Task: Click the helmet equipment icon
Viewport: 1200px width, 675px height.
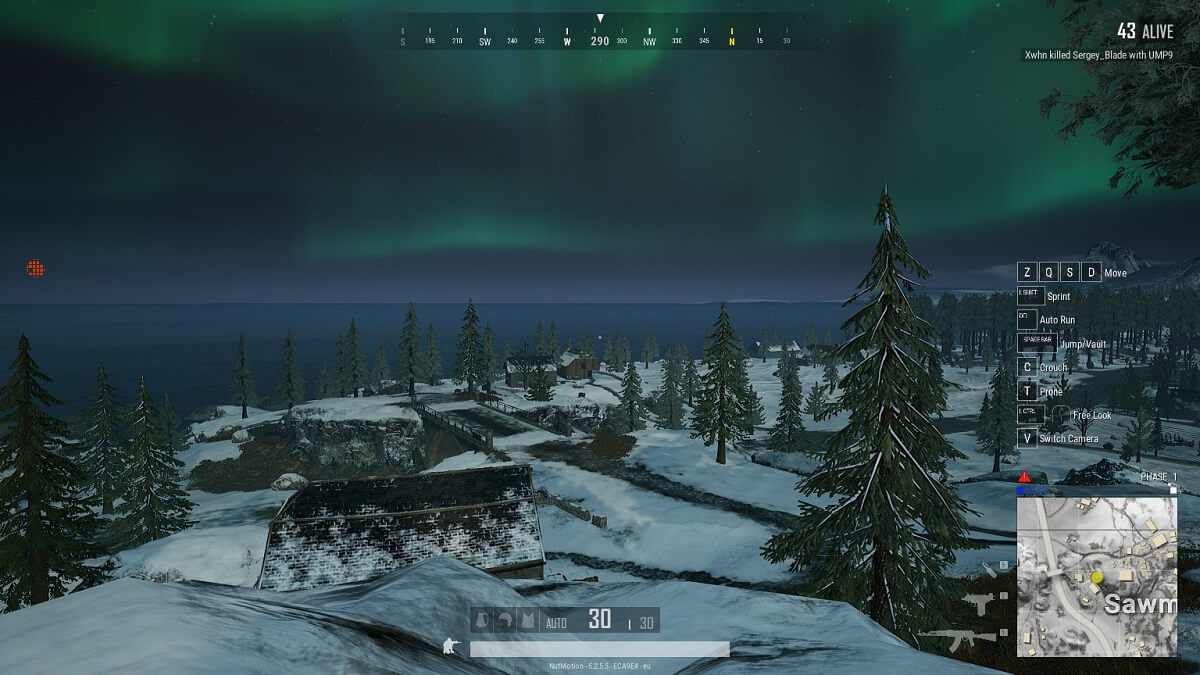Action: click(505, 621)
